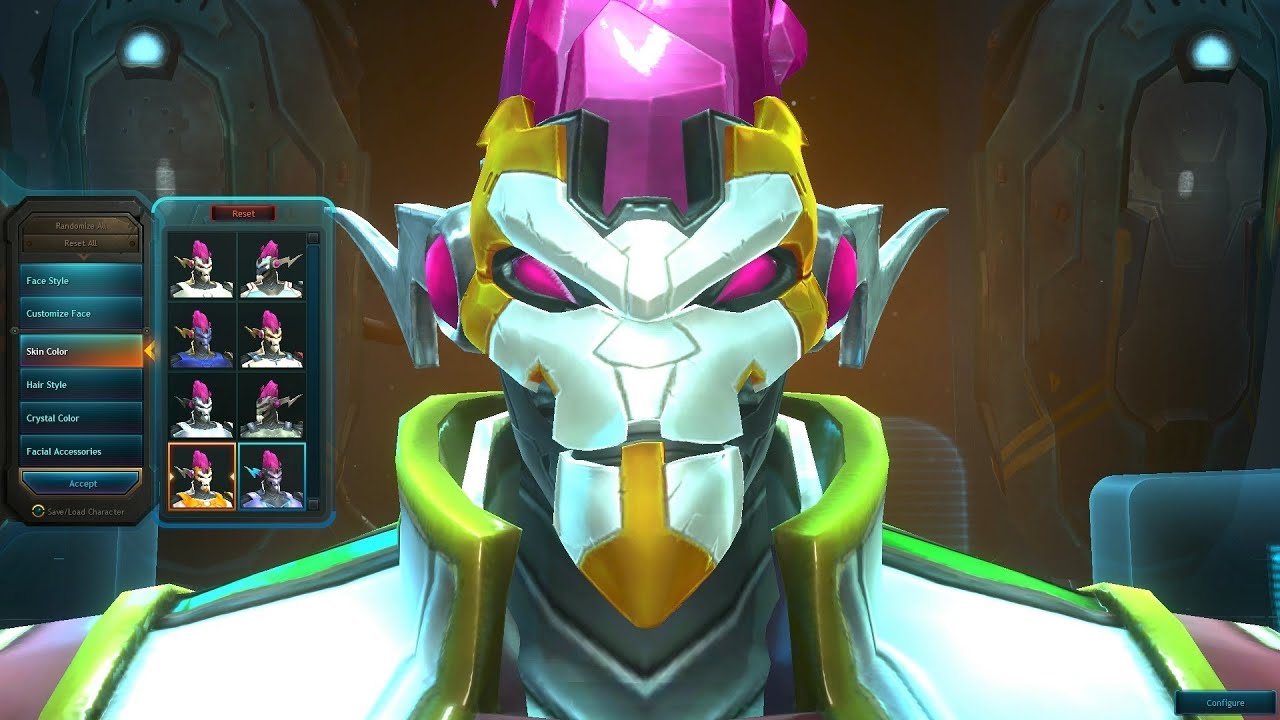1280x720 pixels.
Task: Open the Face Style options
Action: [x=81, y=281]
